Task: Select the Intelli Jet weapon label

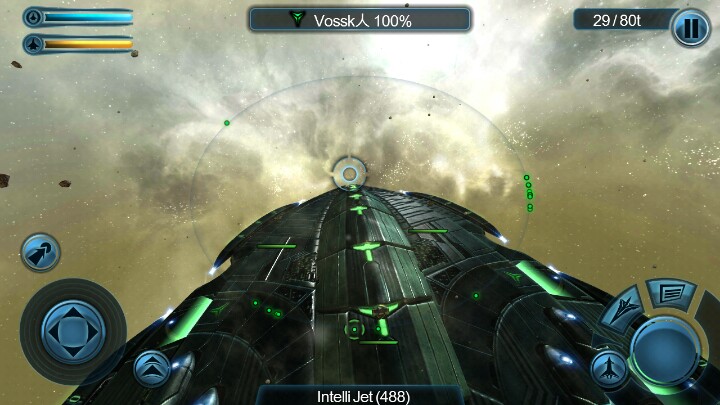Action: (x=363, y=396)
